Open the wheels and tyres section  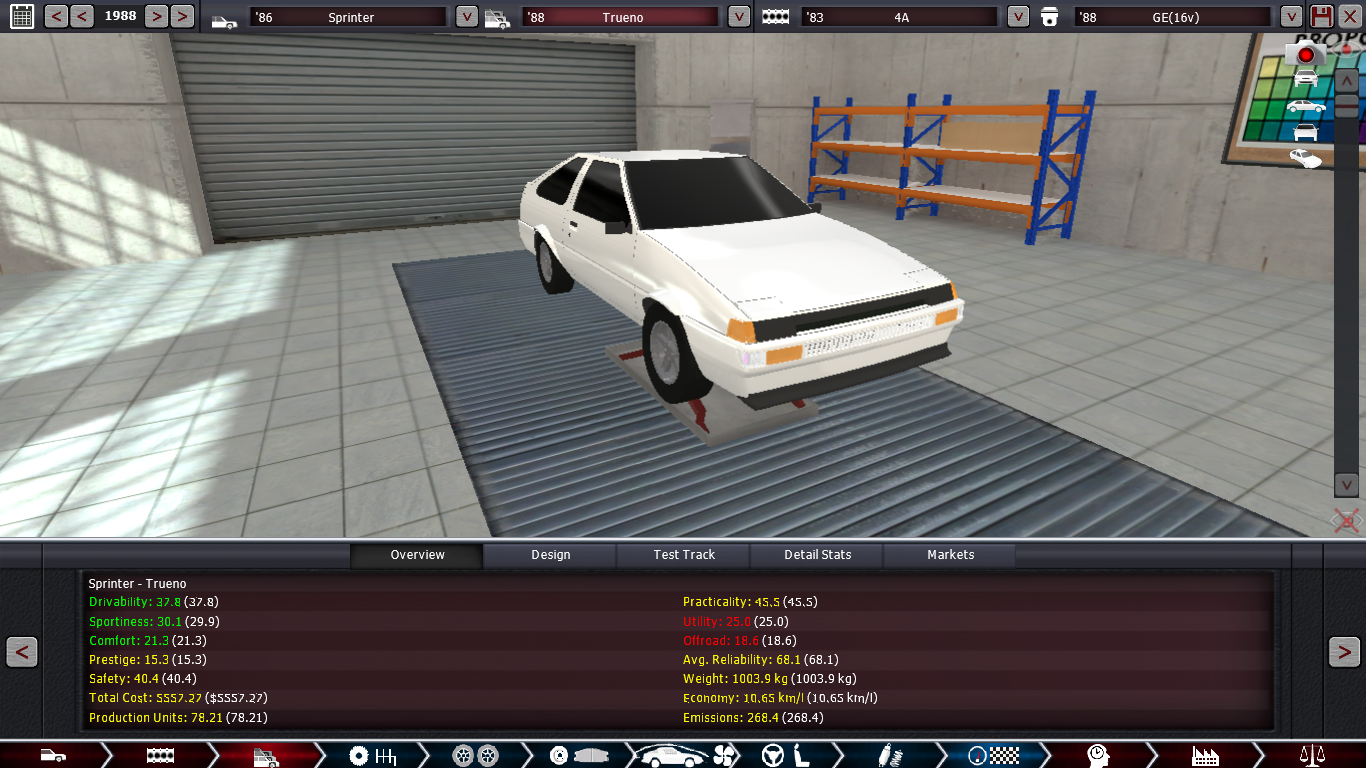tap(475, 755)
